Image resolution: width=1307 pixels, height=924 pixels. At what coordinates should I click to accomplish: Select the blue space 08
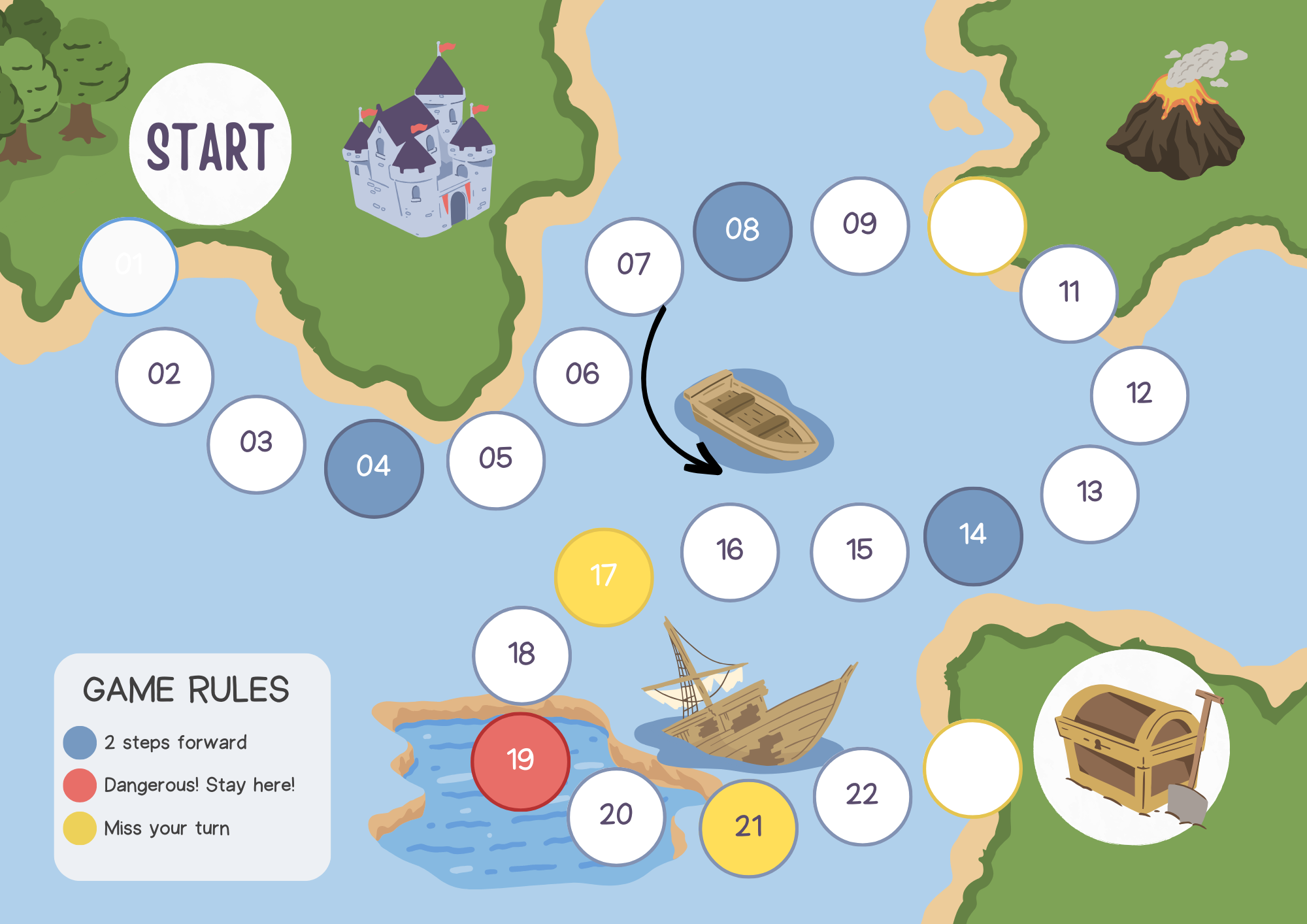tap(742, 231)
